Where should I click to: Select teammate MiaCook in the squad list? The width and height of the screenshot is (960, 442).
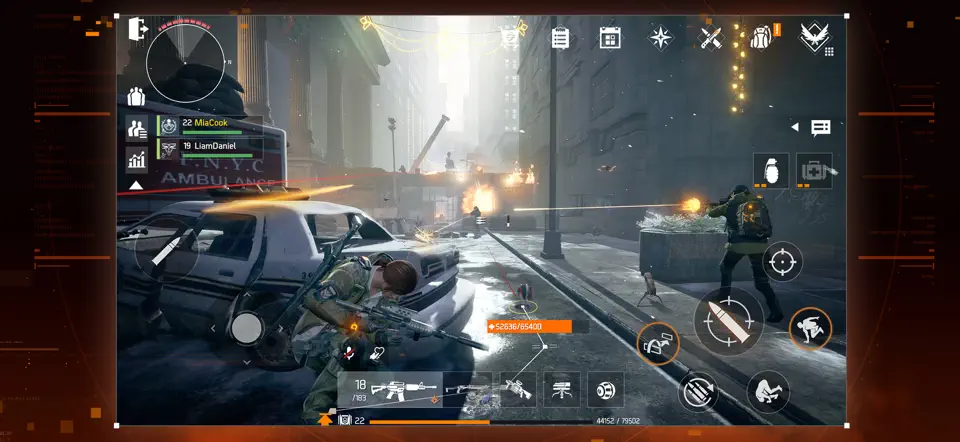pyautogui.click(x=212, y=124)
